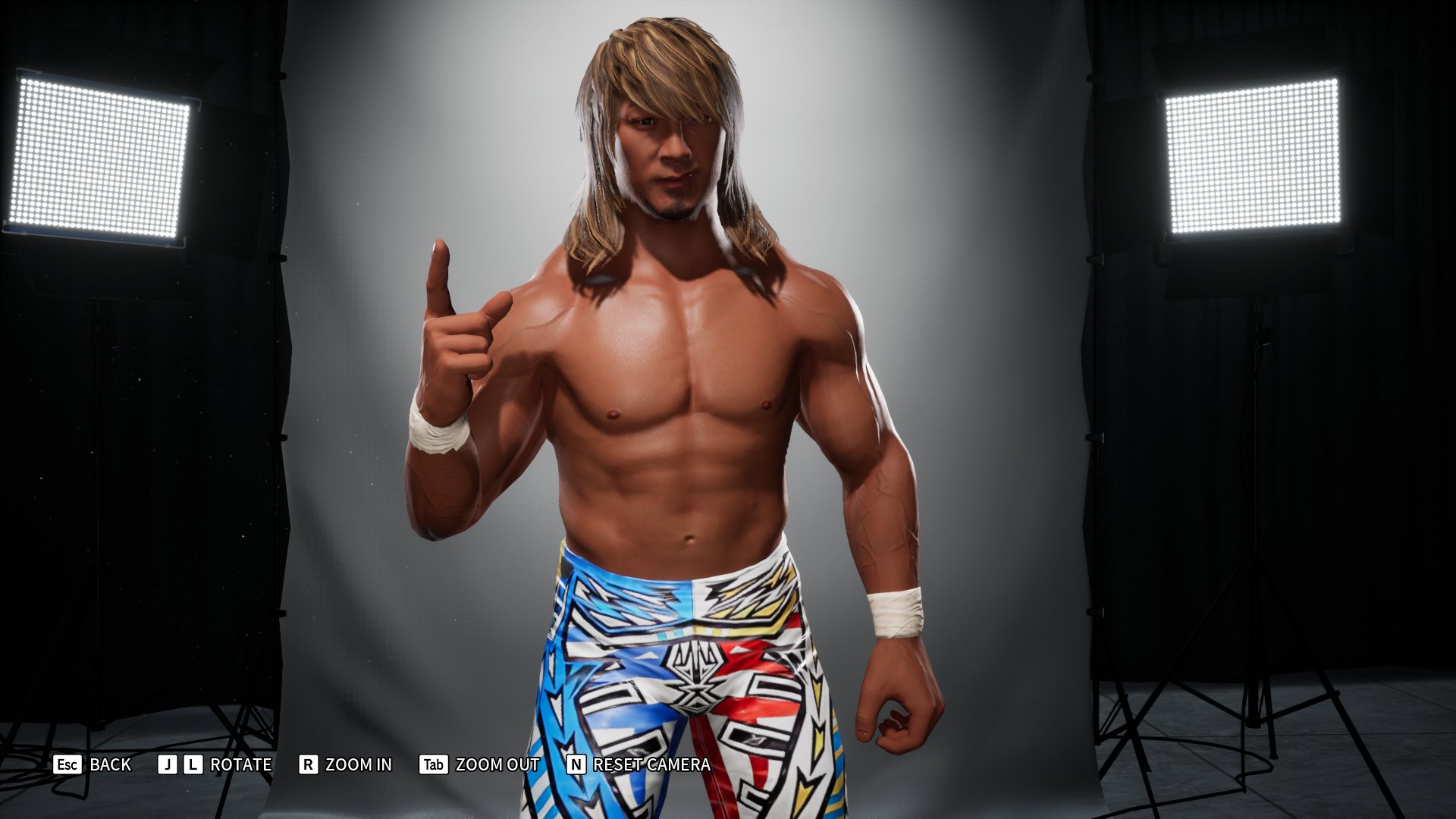This screenshot has width=1456, height=819.
Task: Click along the bottom control bar
Action: pos(728,765)
